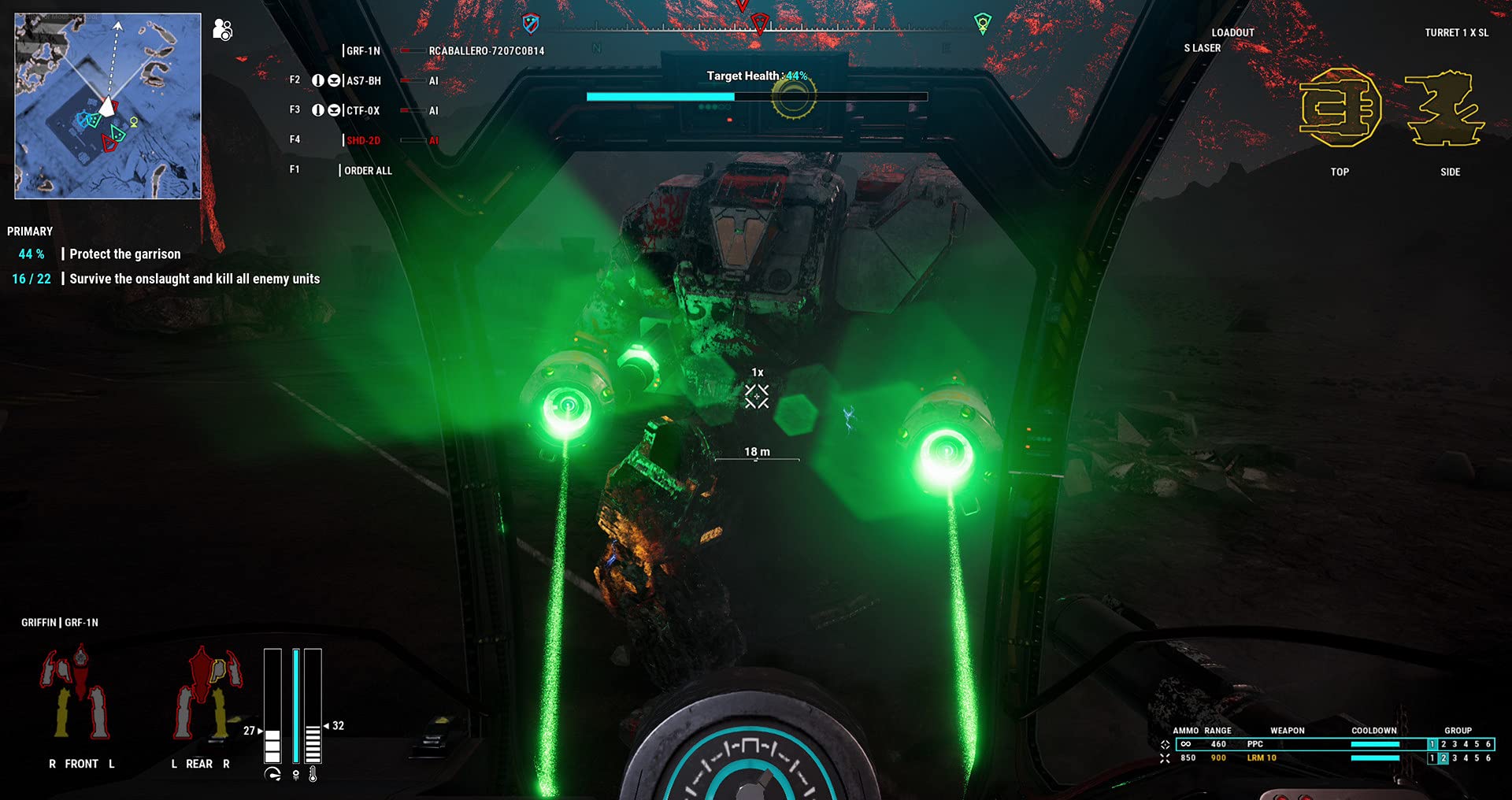This screenshot has width=1512, height=800.
Task: Click the ORDER ALL command
Action: pyautogui.click(x=369, y=170)
